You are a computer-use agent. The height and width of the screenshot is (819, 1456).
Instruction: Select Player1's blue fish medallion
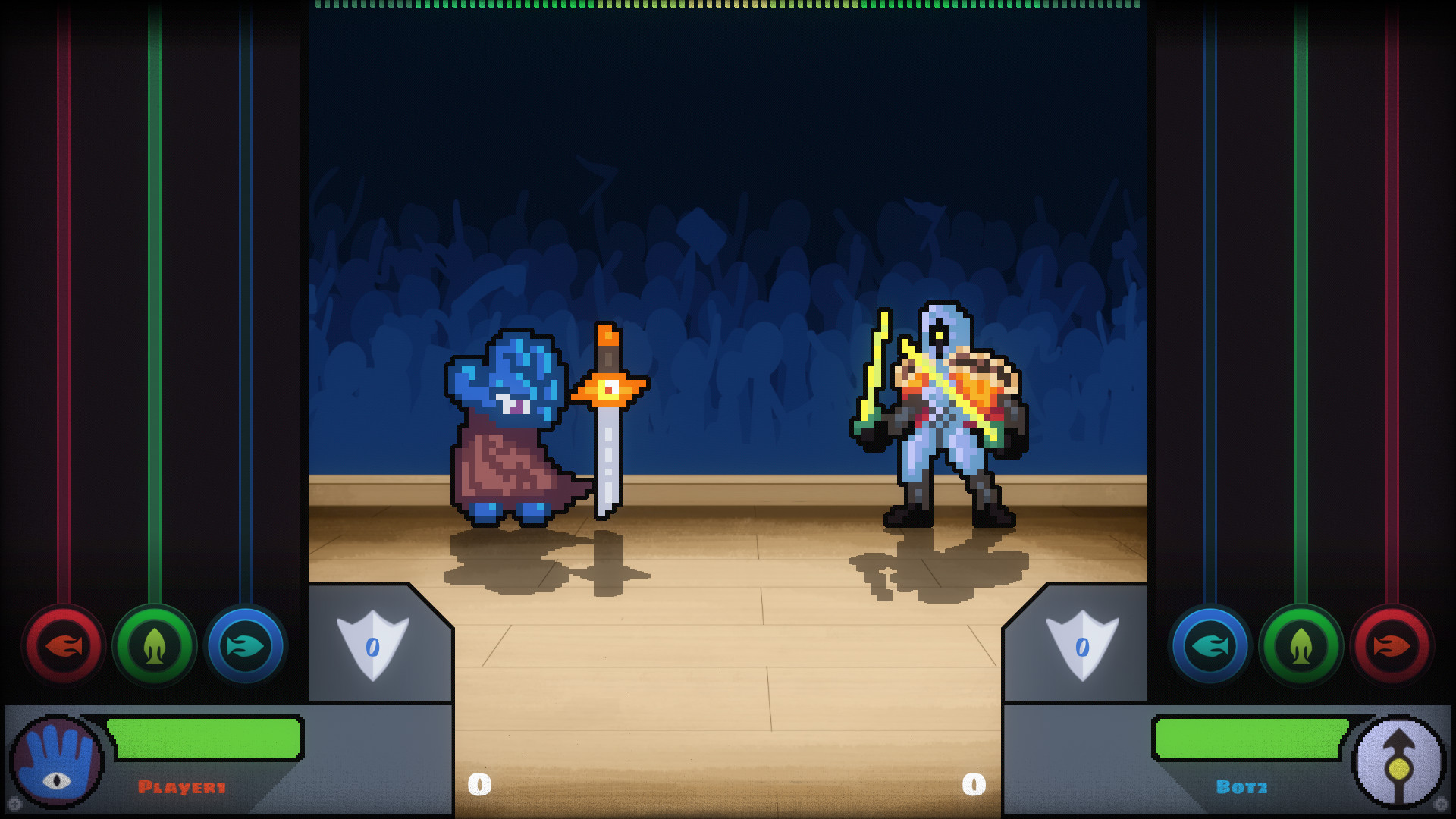[246, 647]
